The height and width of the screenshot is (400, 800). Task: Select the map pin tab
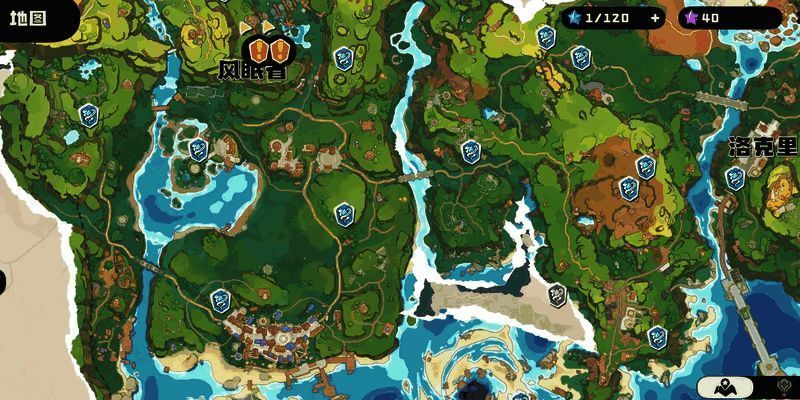click(x=725, y=387)
